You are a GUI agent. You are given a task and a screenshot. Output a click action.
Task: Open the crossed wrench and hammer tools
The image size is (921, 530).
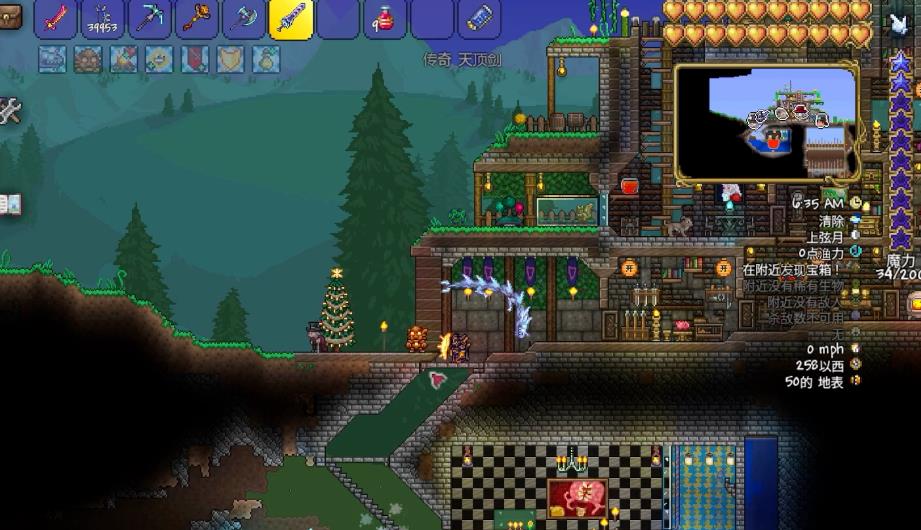click(x=9, y=111)
